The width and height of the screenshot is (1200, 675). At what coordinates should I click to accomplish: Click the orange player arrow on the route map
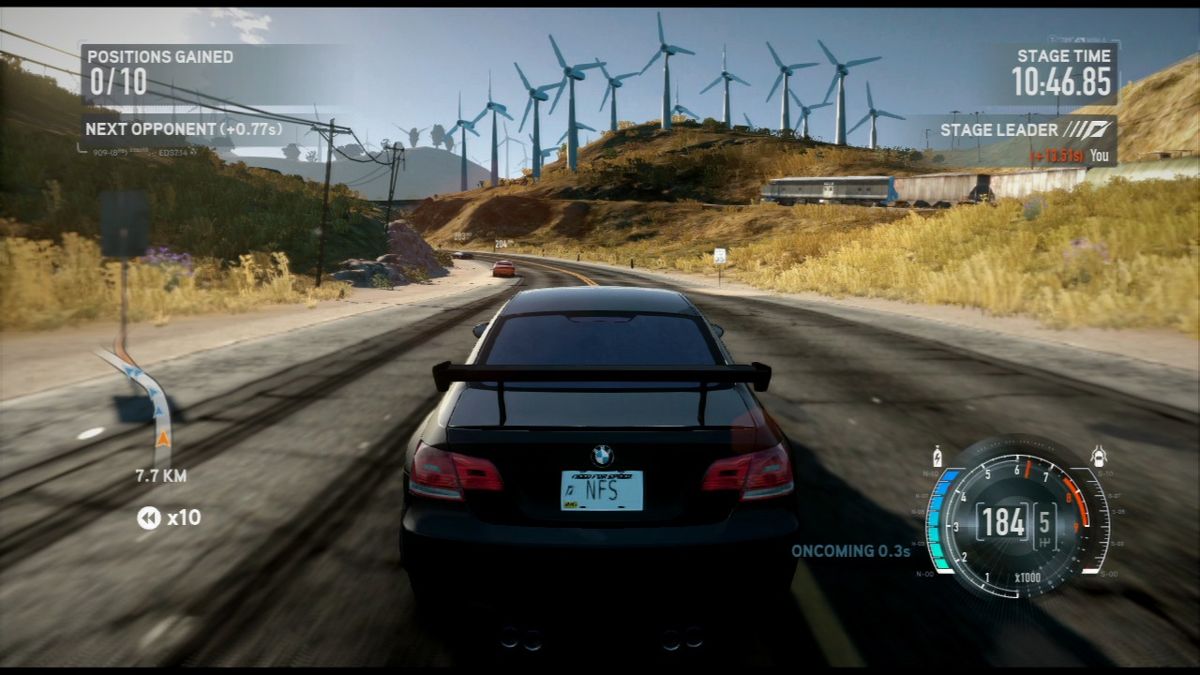(162, 436)
